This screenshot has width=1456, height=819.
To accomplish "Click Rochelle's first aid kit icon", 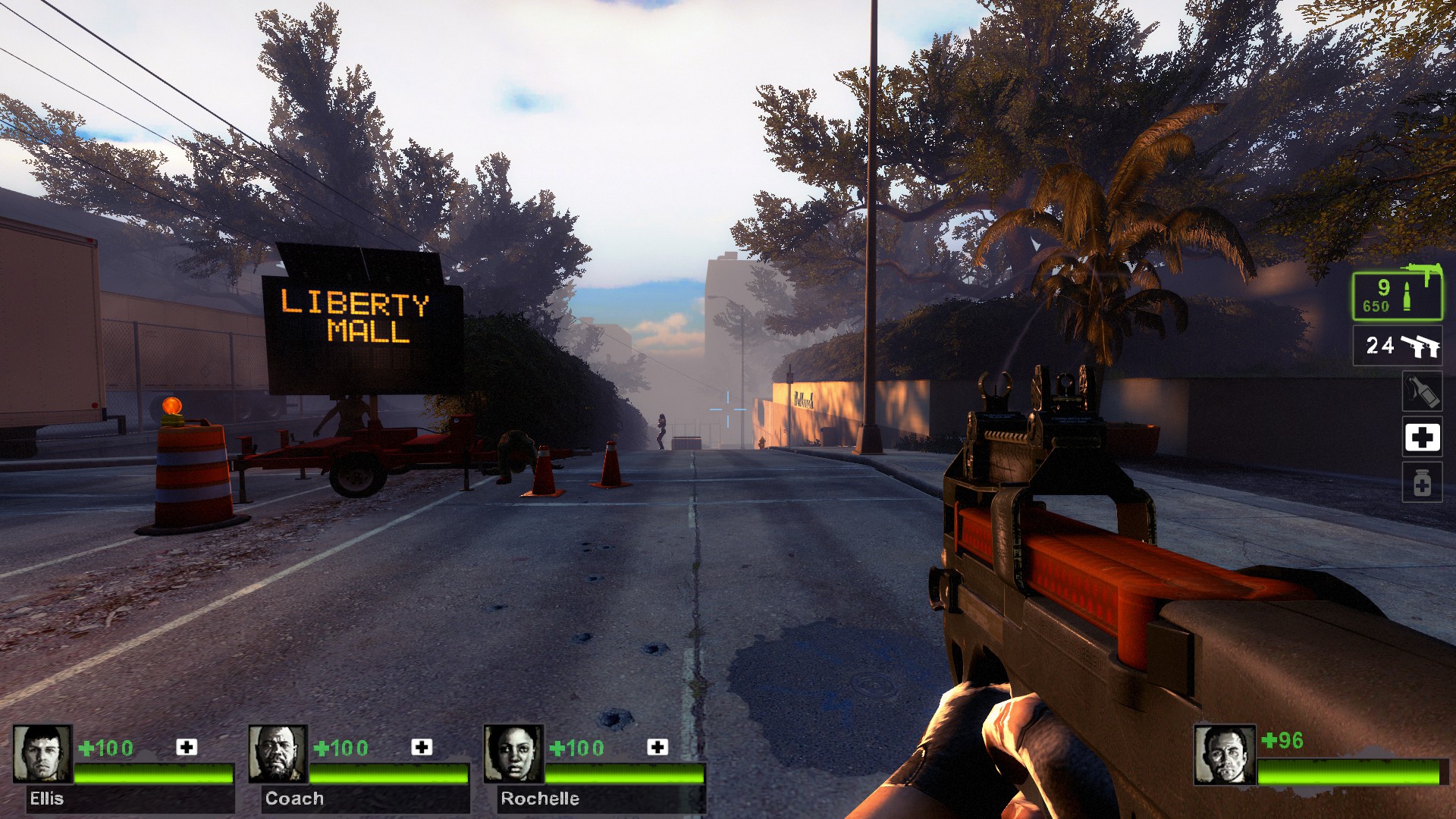I will pyautogui.click(x=657, y=747).
